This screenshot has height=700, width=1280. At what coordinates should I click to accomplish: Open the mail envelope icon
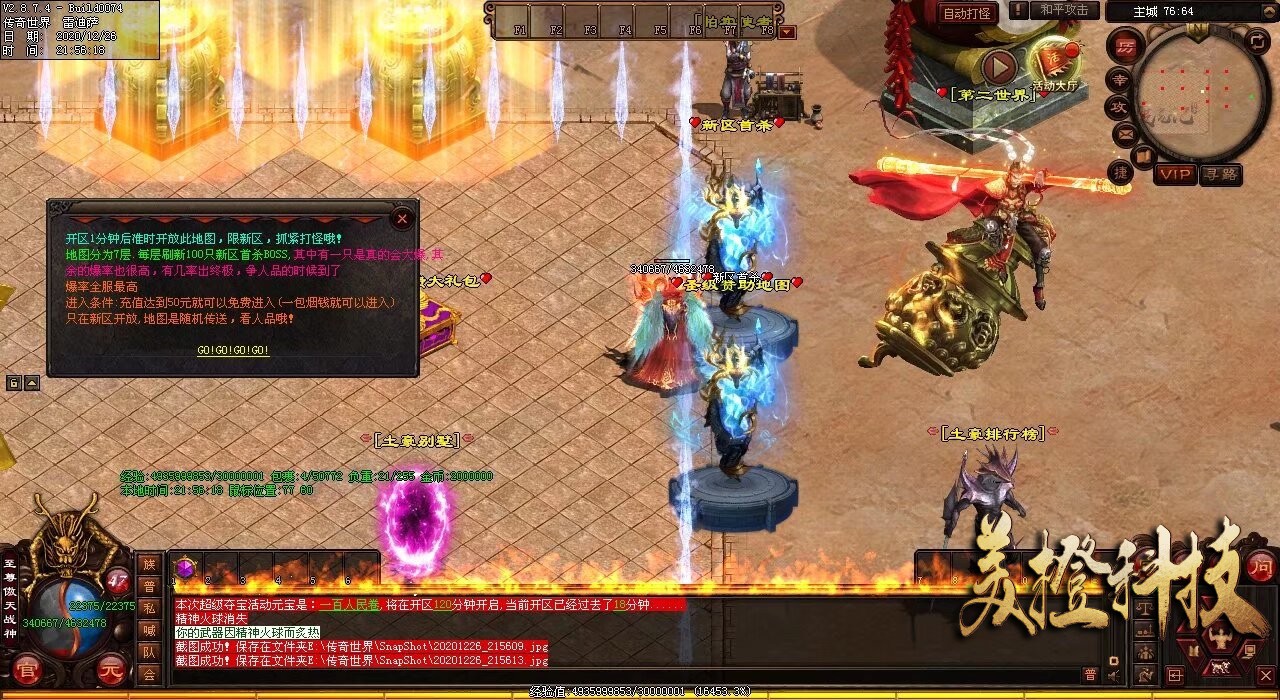click(x=1125, y=133)
